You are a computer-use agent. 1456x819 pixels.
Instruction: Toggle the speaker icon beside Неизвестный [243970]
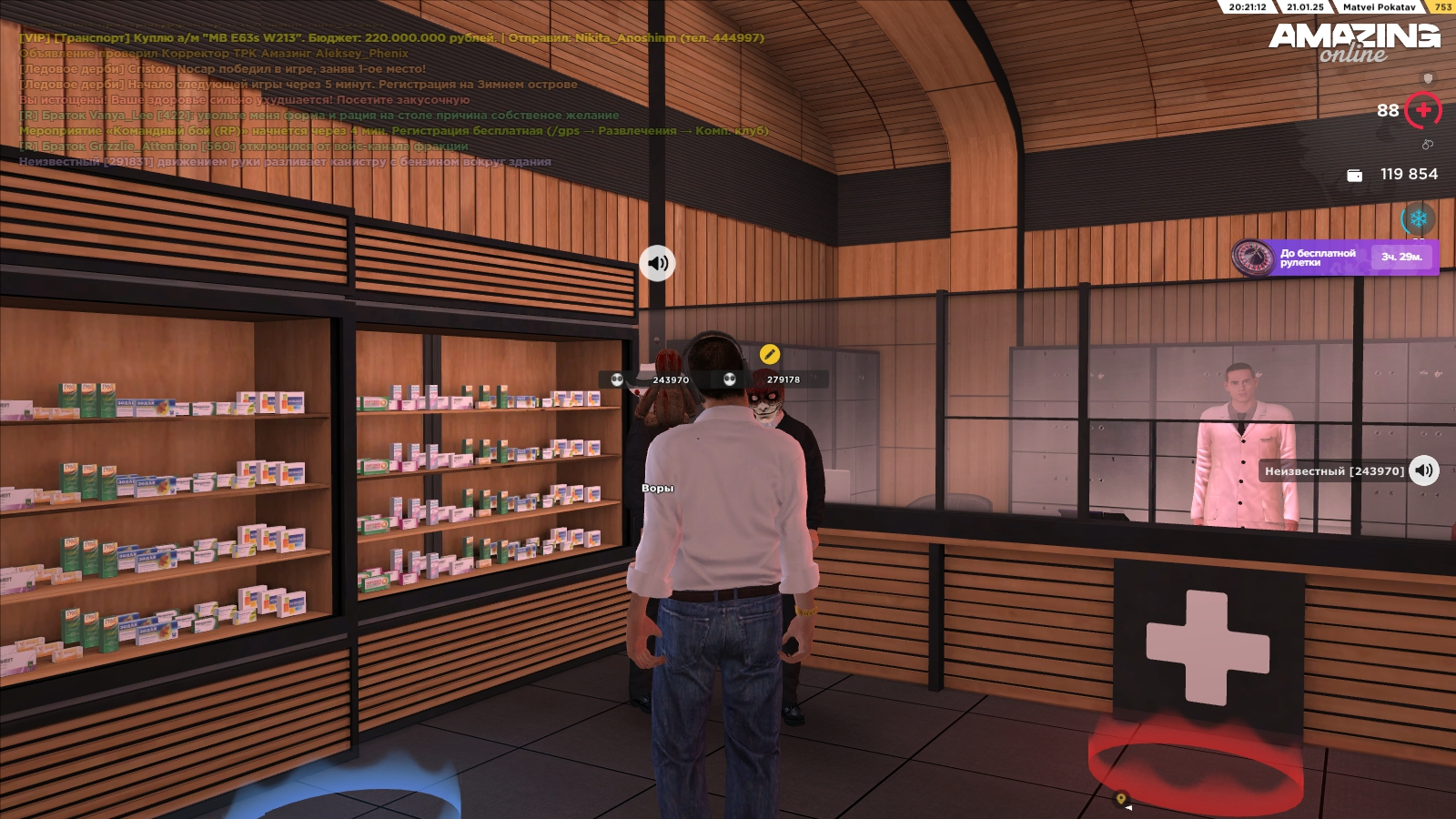(1424, 470)
